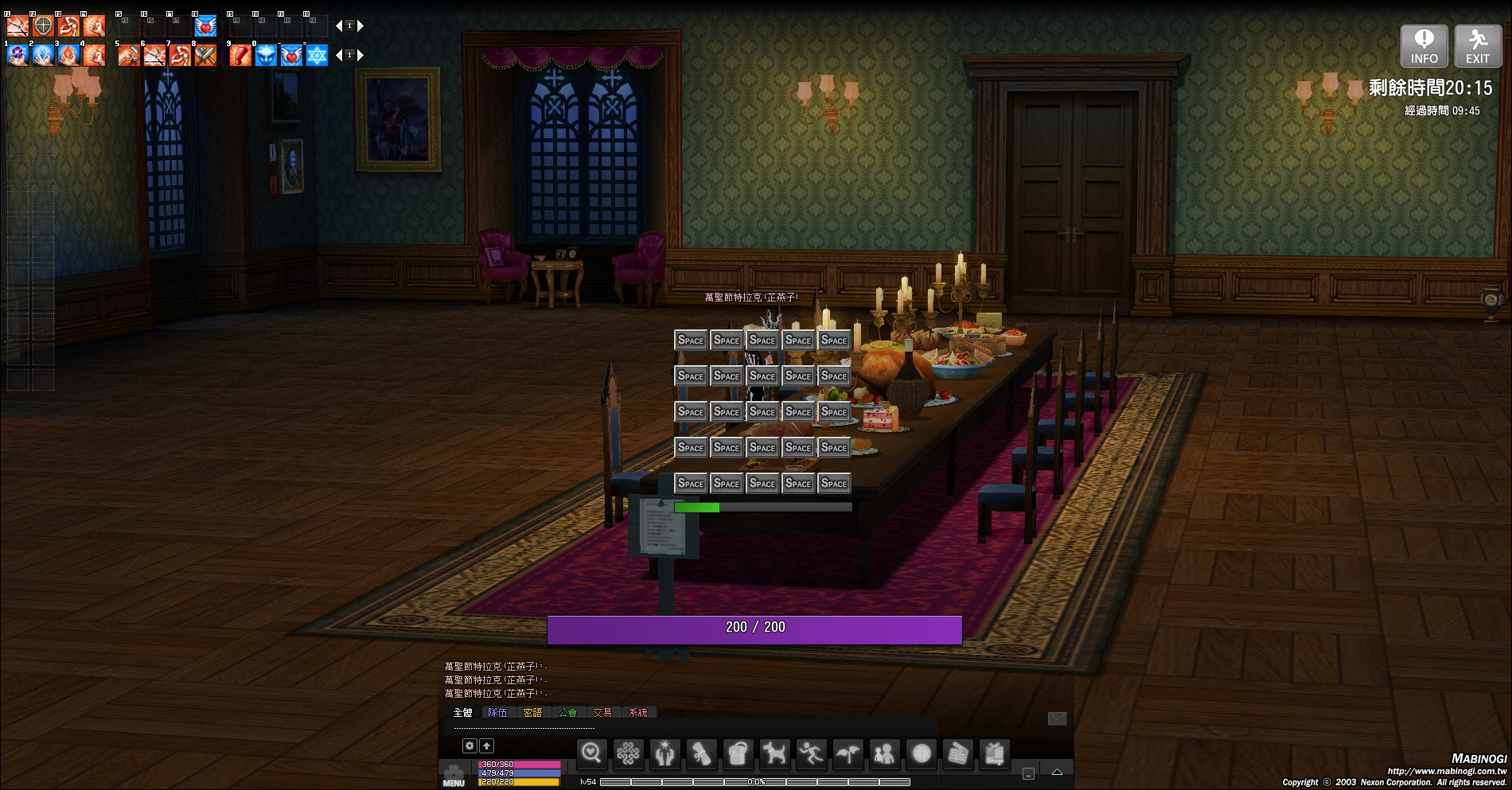This screenshot has height=790, width=1512.
Task: Open the backpack inventory icon
Action: pyautogui.click(x=738, y=753)
